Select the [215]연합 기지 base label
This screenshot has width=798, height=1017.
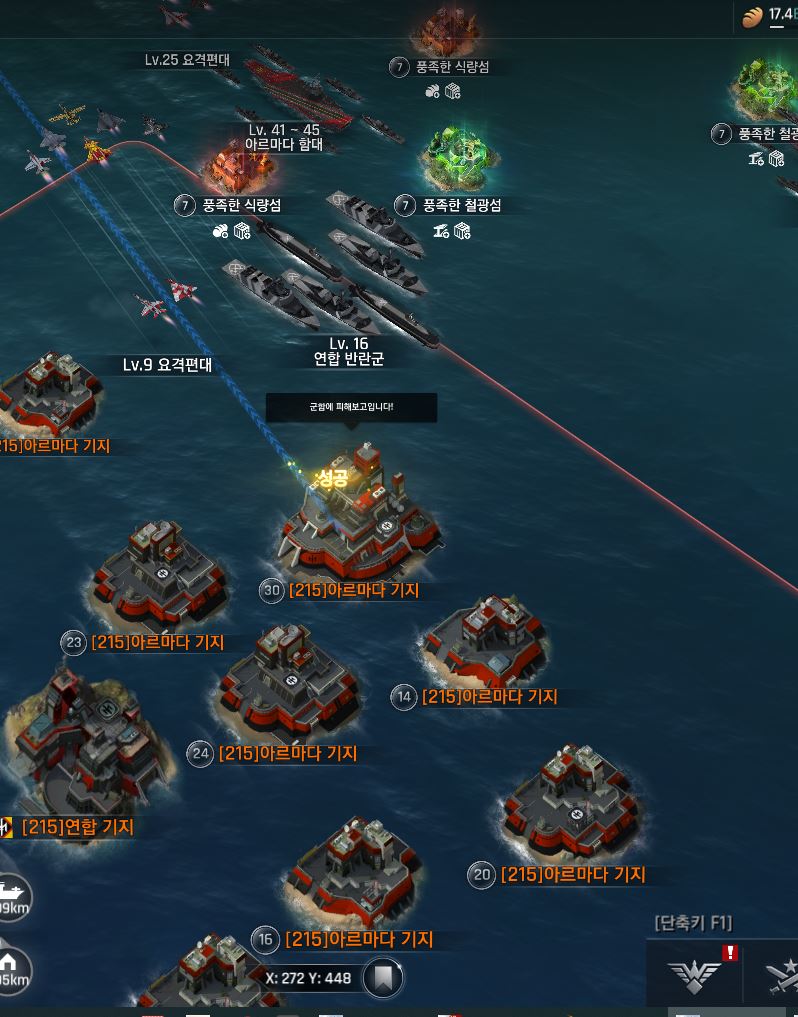(x=77, y=827)
